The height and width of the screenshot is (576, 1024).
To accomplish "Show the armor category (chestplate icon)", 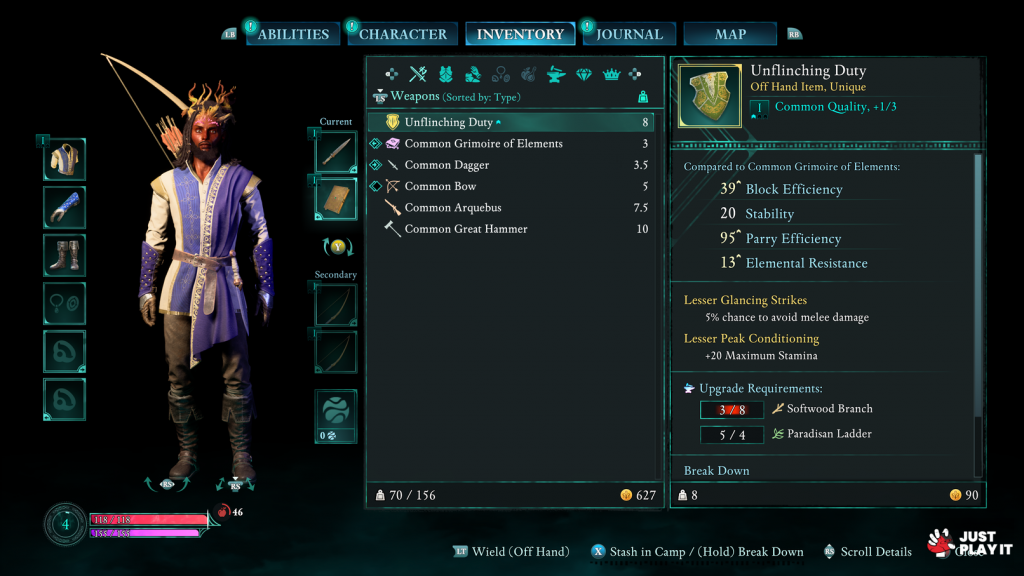I will coord(446,74).
